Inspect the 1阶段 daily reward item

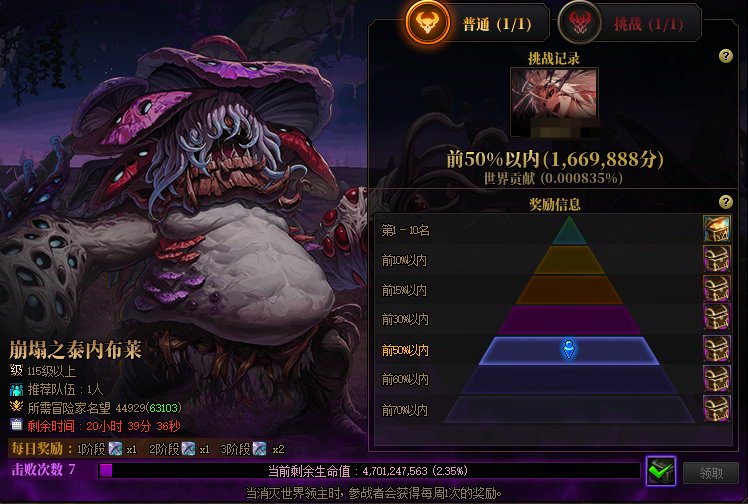pos(115,449)
